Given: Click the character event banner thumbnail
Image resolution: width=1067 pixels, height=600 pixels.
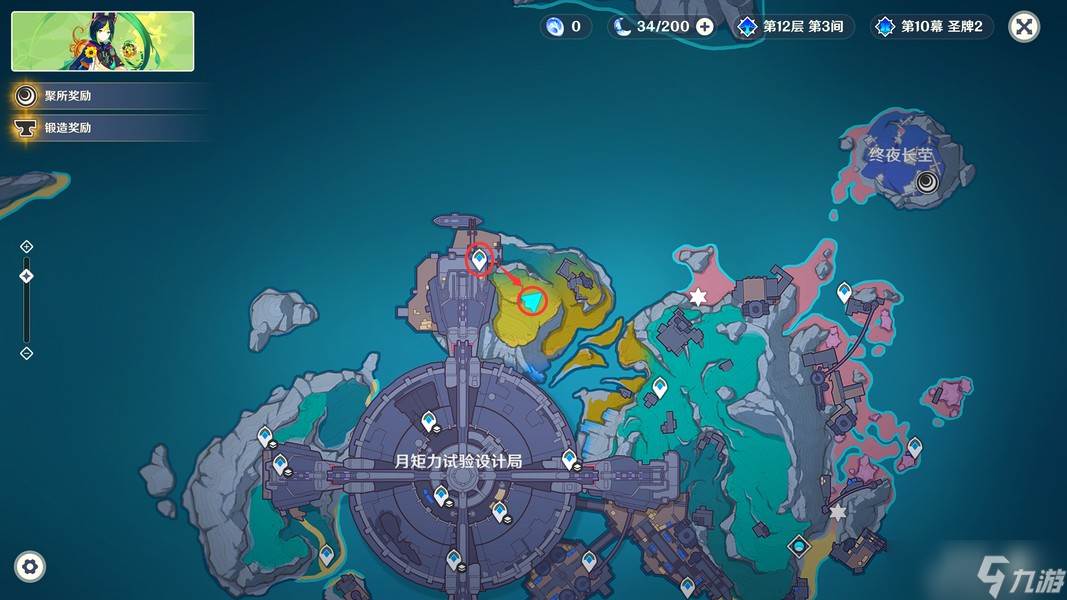Looking at the screenshot, I should click(103, 41).
